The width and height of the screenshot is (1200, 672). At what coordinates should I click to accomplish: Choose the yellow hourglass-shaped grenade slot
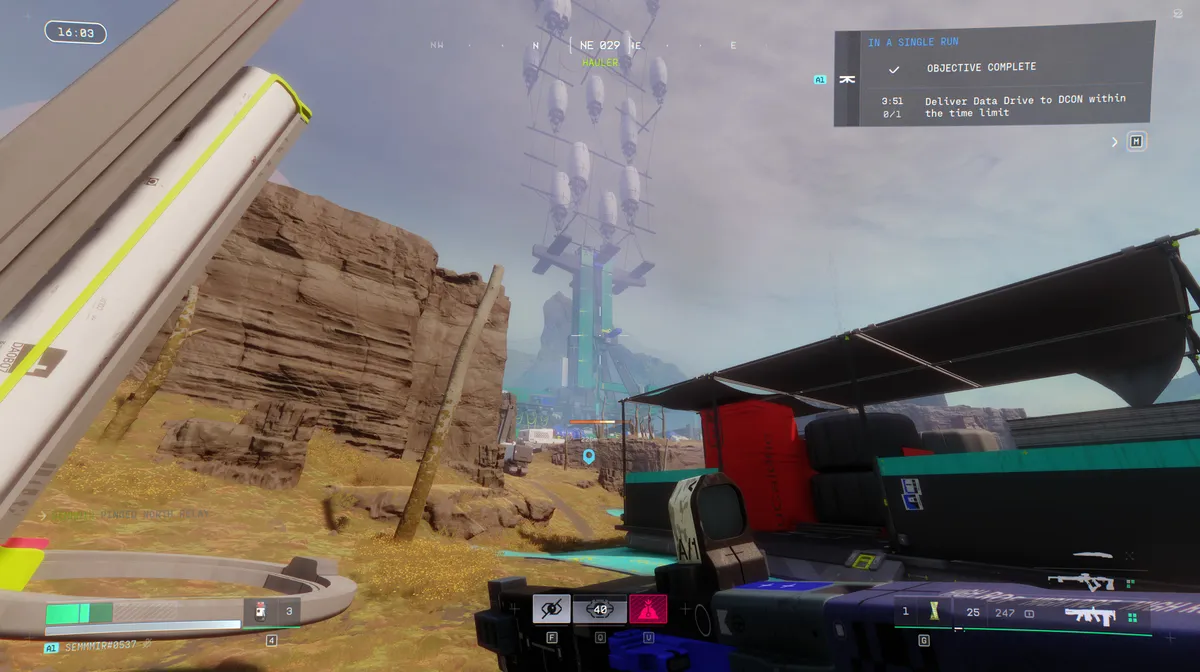pyautogui.click(x=934, y=611)
